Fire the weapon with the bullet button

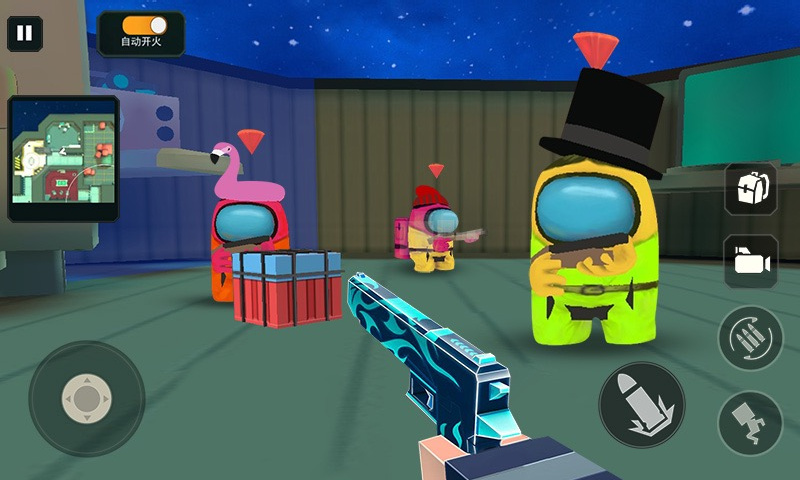[641, 405]
